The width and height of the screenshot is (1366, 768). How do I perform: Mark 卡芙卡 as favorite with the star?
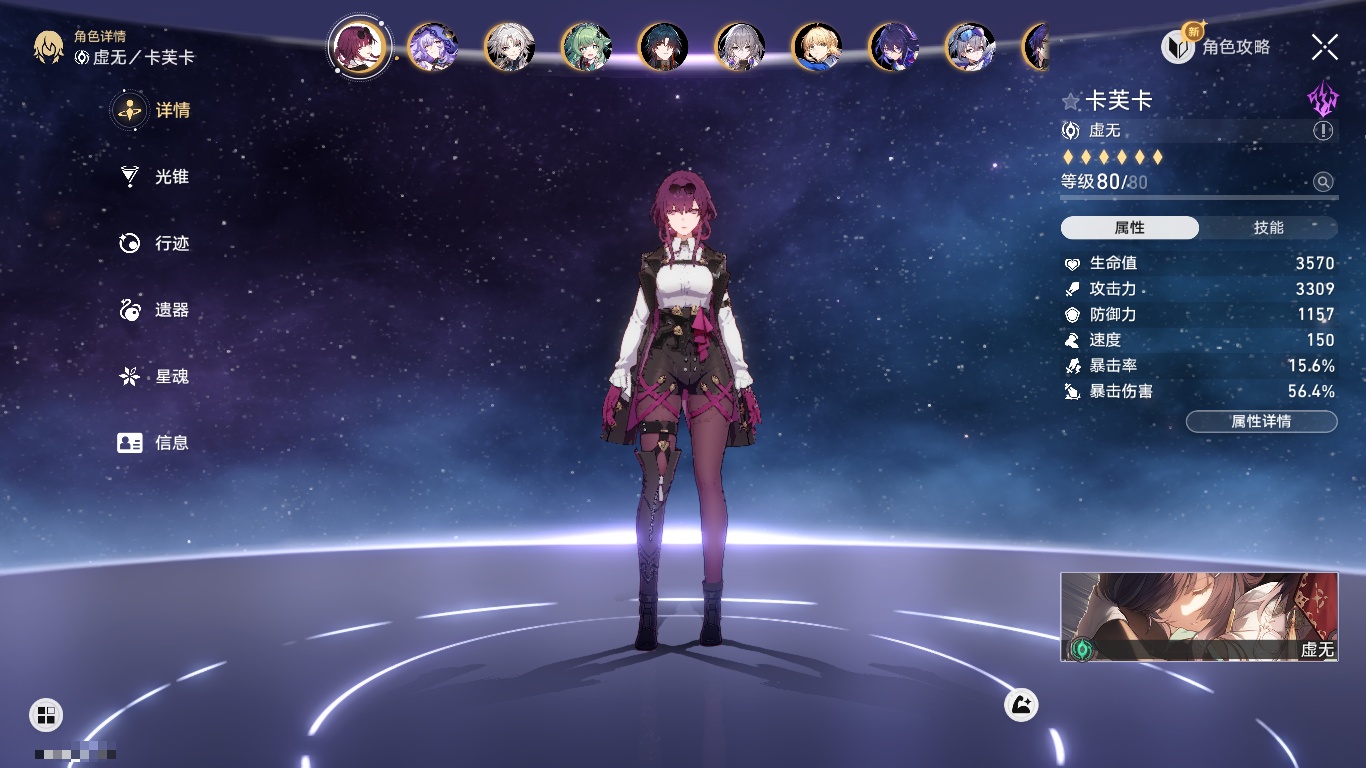point(1071,101)
